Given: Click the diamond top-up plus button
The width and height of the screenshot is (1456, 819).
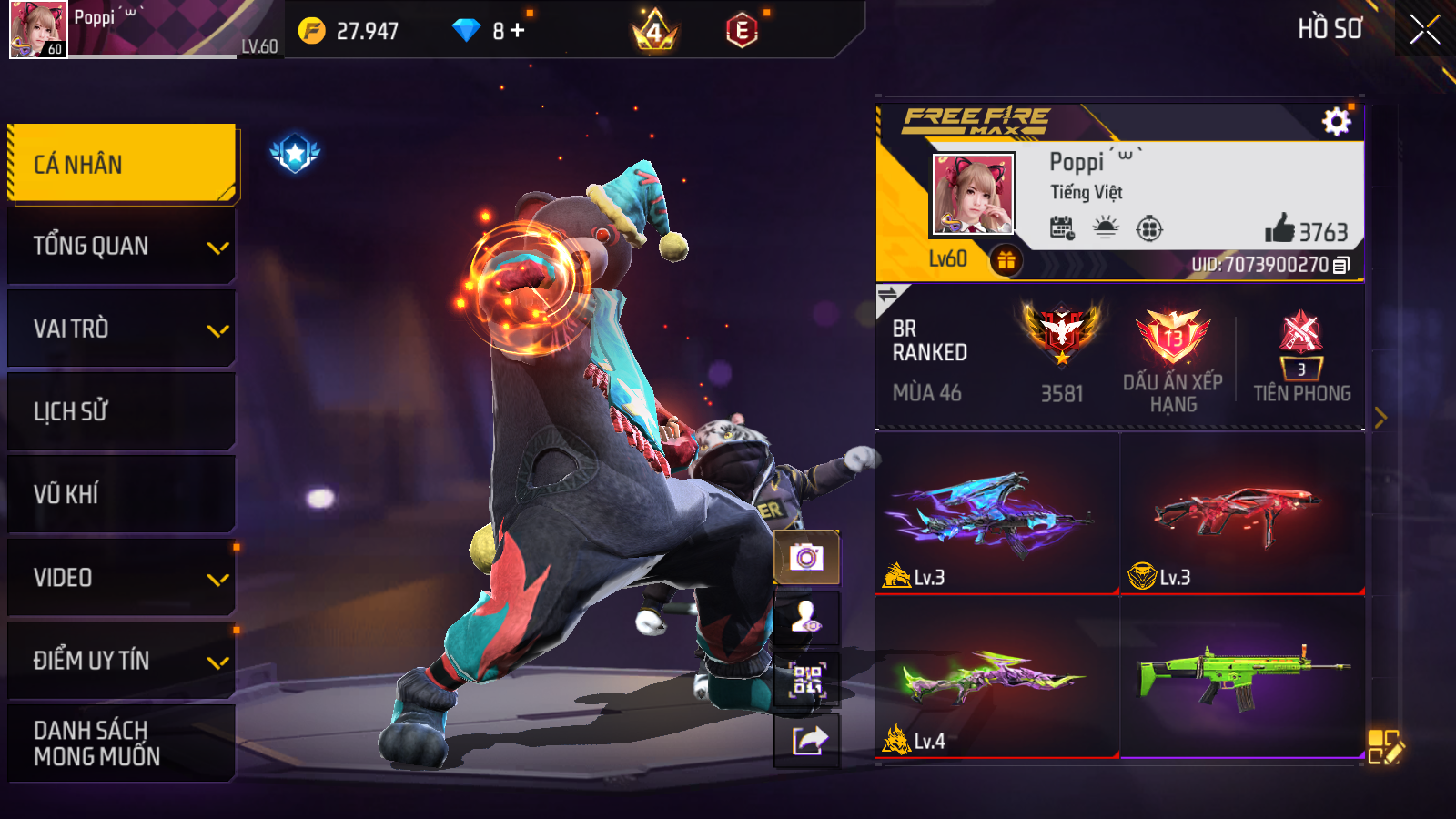Looking at the screenshot, I should (518, 31).
